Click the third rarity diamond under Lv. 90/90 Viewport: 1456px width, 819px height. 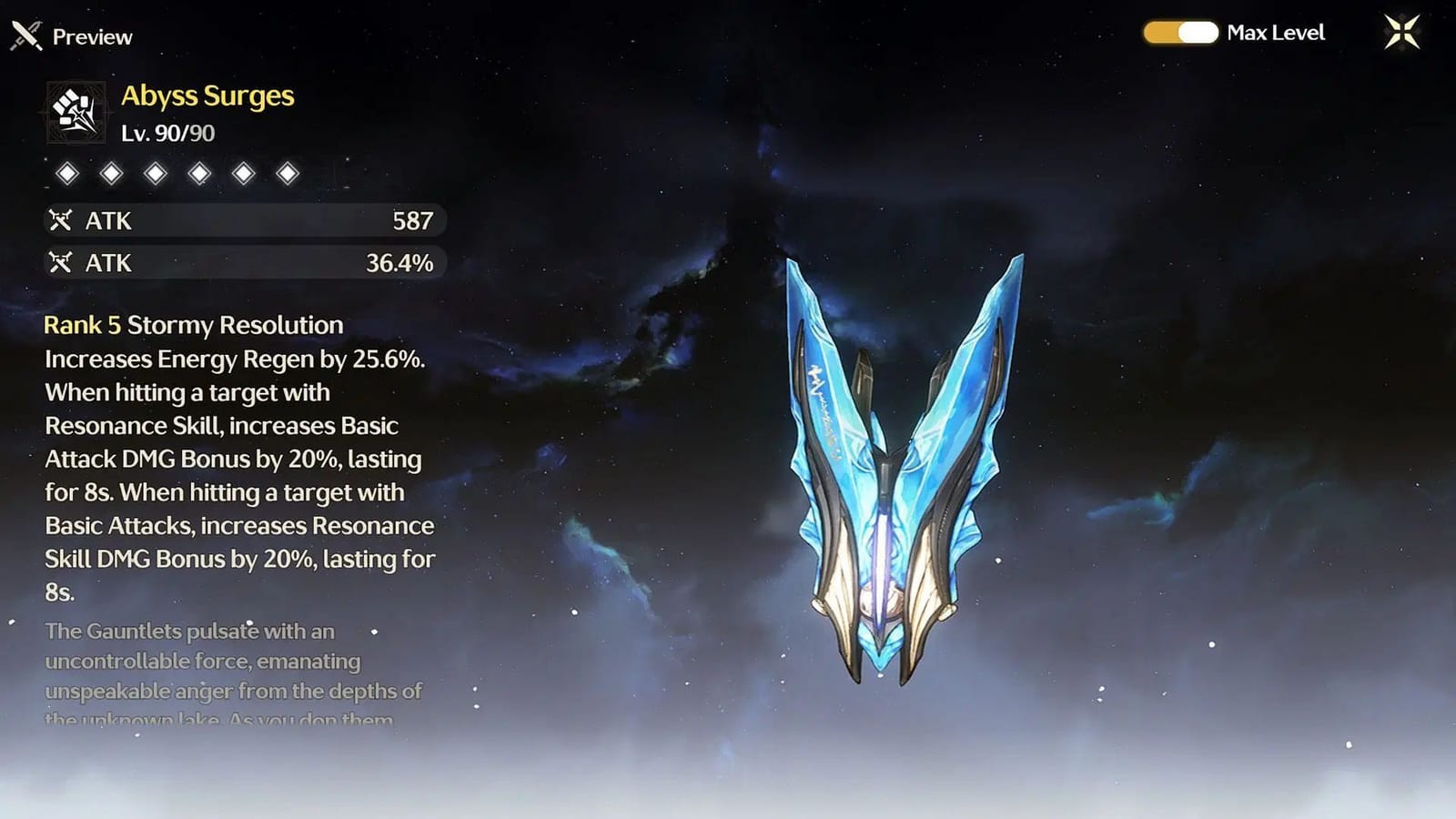(156, 172)
